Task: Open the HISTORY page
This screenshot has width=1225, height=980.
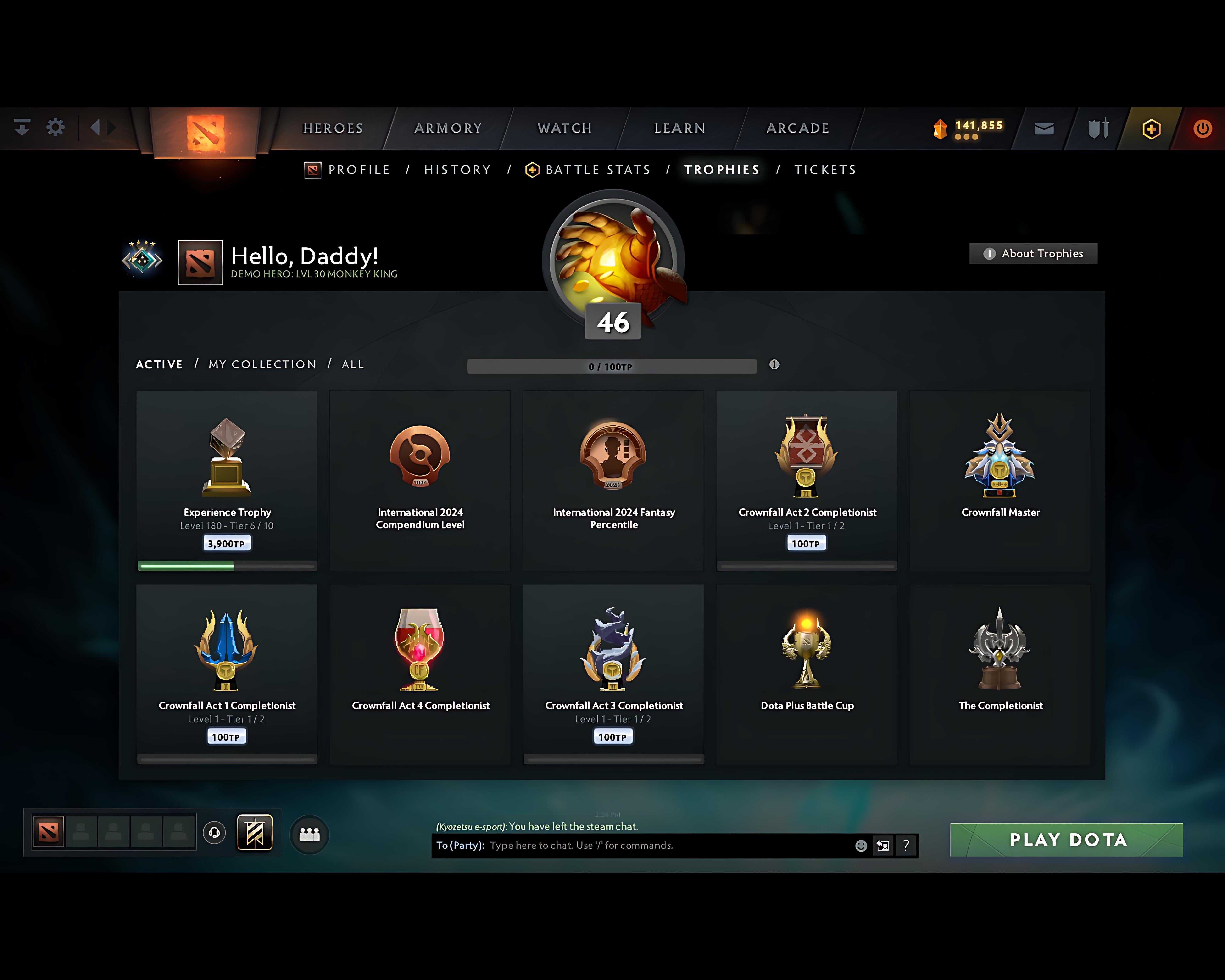Action: pyautogui.click(x=457, y=169)
